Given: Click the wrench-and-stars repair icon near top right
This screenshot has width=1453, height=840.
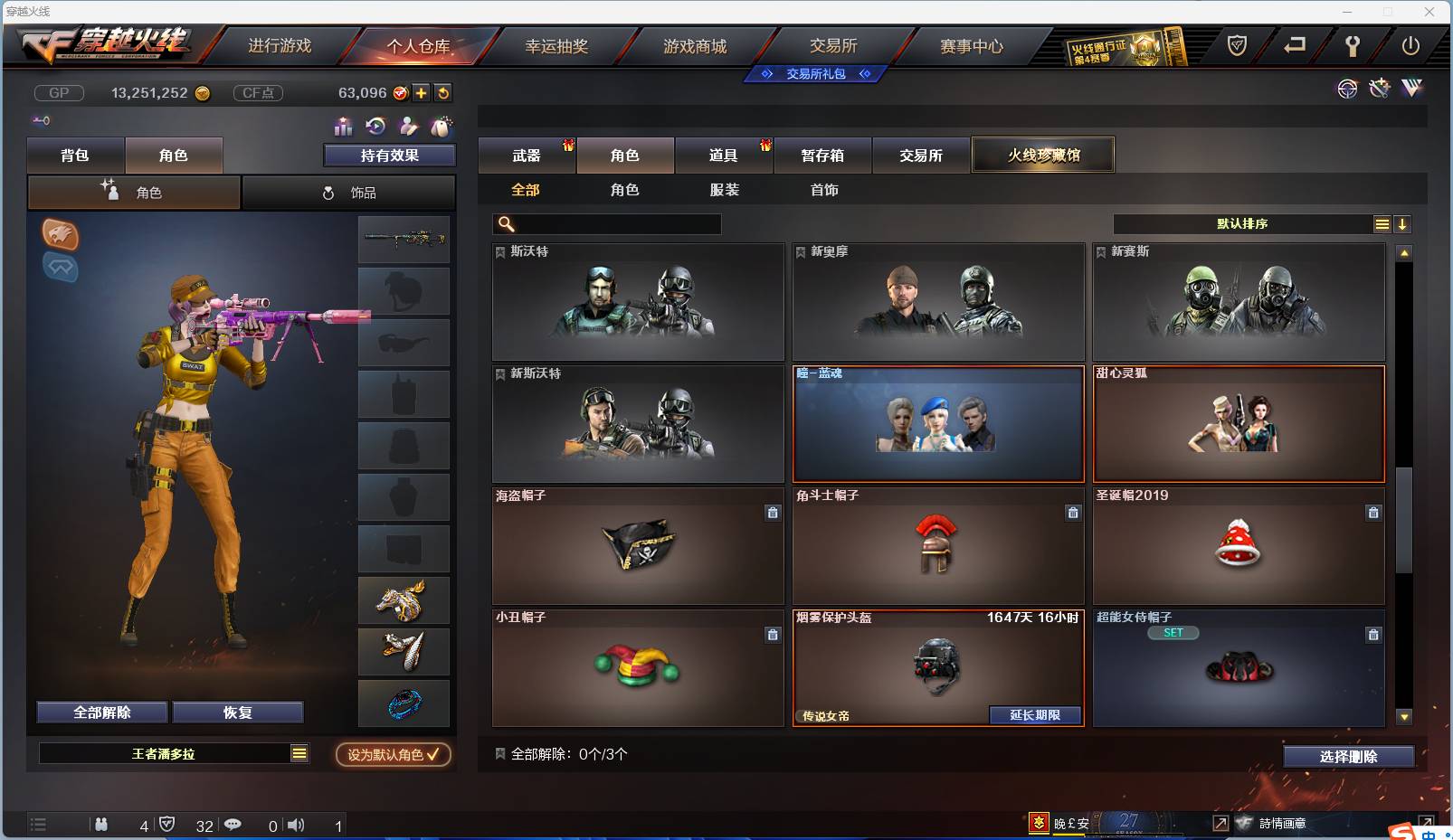Looking at the screenshot, I should [x=1379, y=88].
